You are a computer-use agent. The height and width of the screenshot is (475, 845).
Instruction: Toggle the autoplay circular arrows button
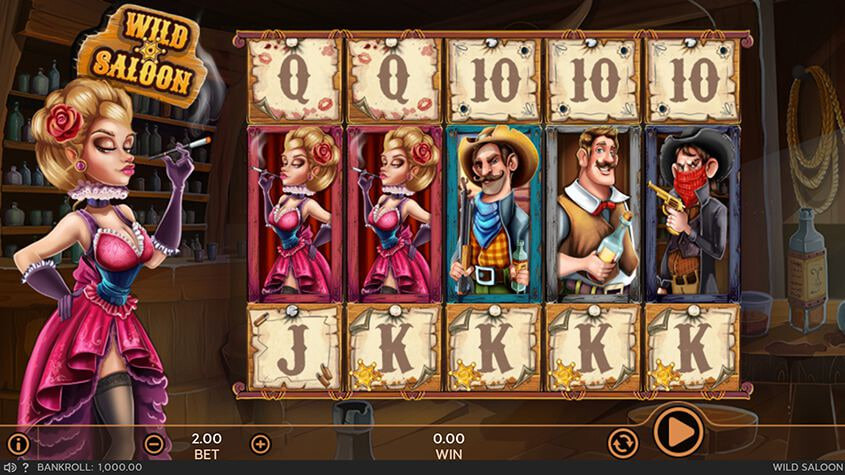623,441
